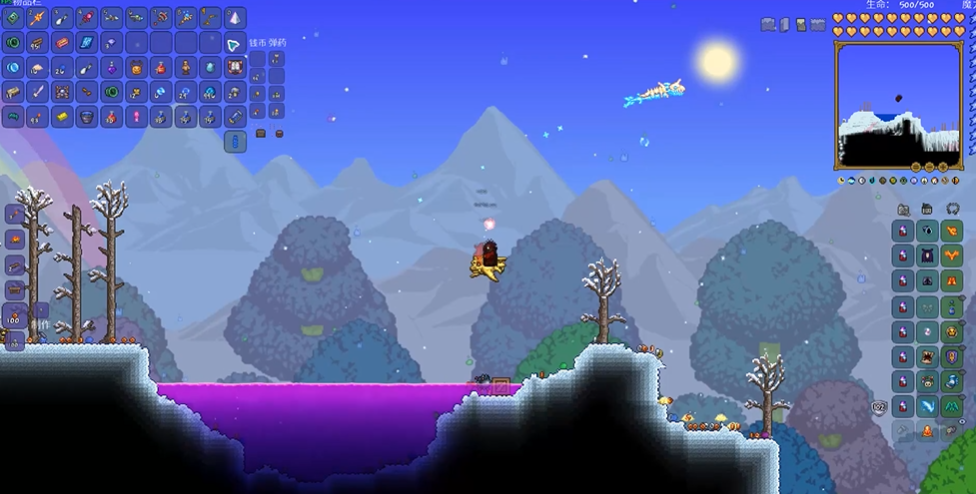976x494 pixels.
Task: Choose the green spell tome in hotbar slot one
Action: click(x=13, y=17)
